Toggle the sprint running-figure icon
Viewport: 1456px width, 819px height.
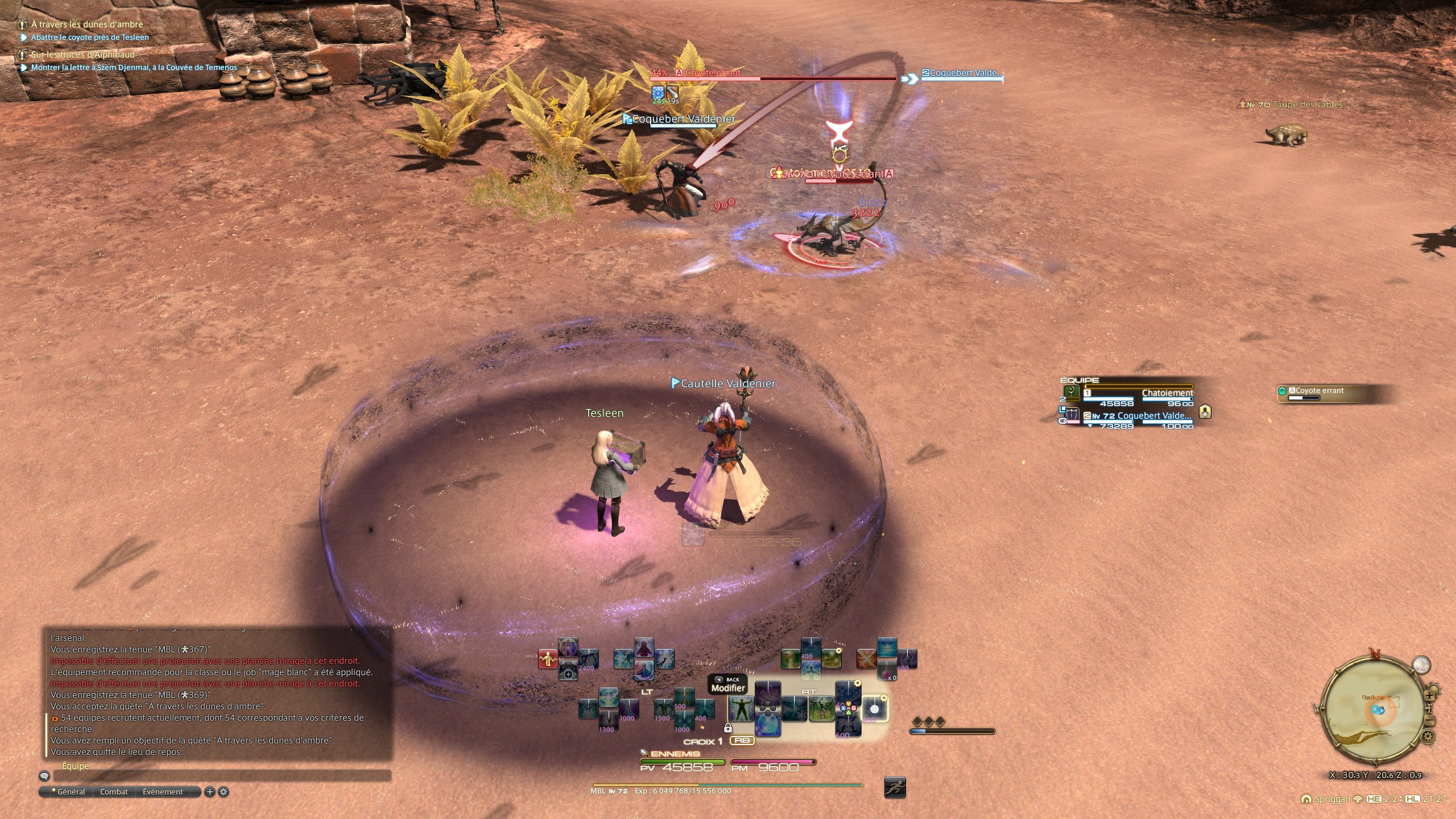[x=895, y=787]
